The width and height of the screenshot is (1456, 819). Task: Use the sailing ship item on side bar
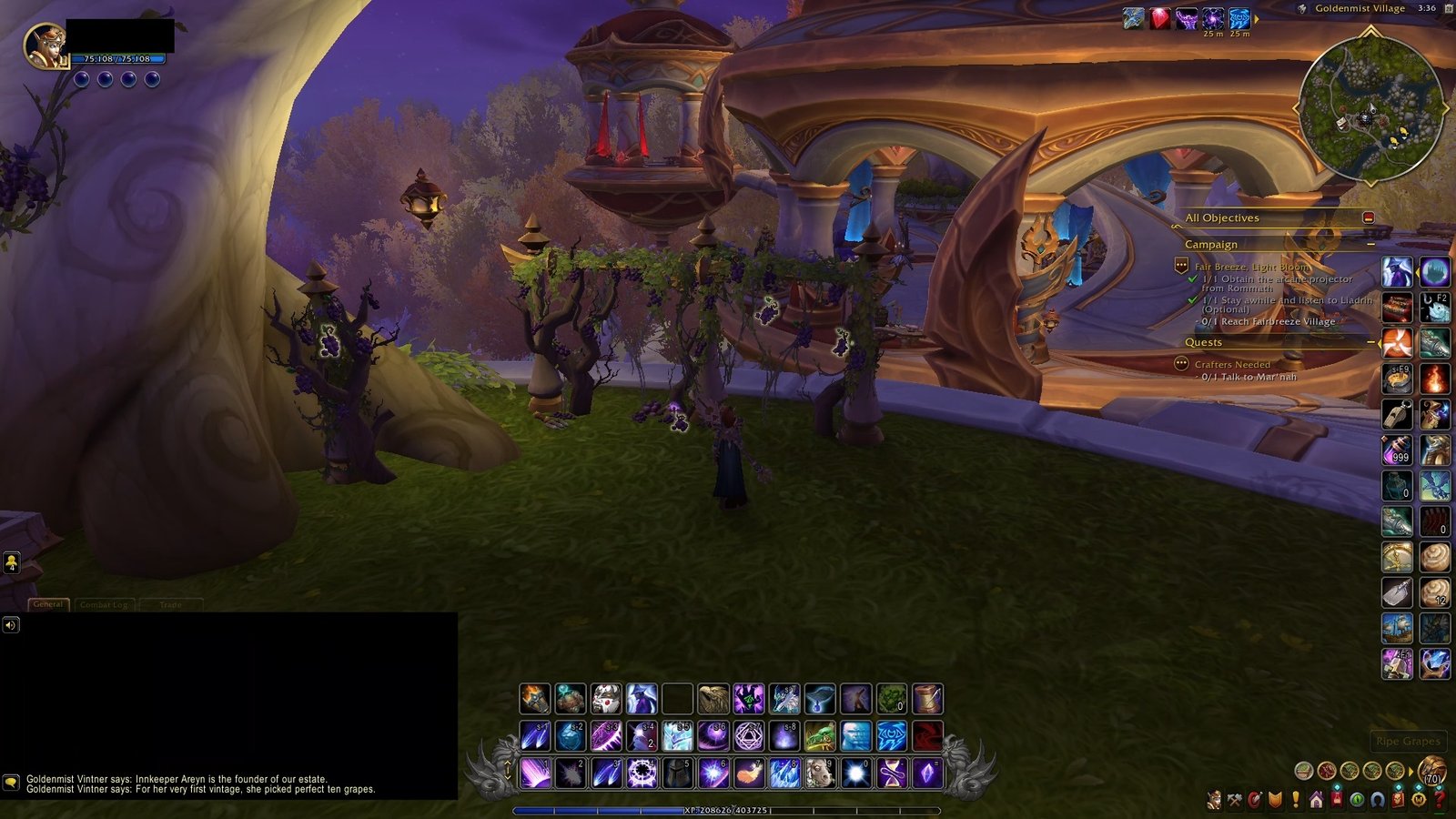coord(1397,628)
